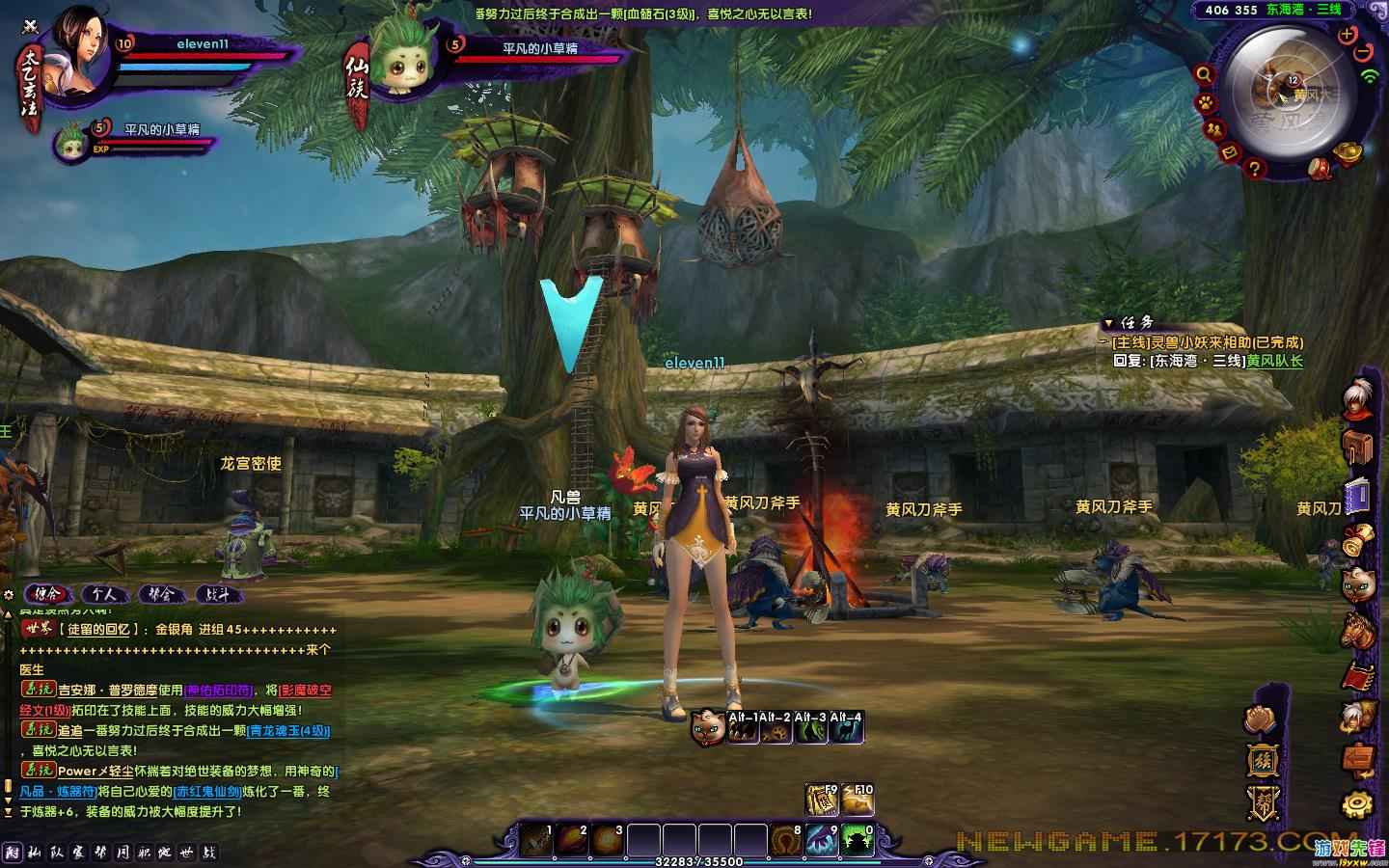Open the gold ingot shop icon
The image size is (1389, 868).
point(1348,151)
